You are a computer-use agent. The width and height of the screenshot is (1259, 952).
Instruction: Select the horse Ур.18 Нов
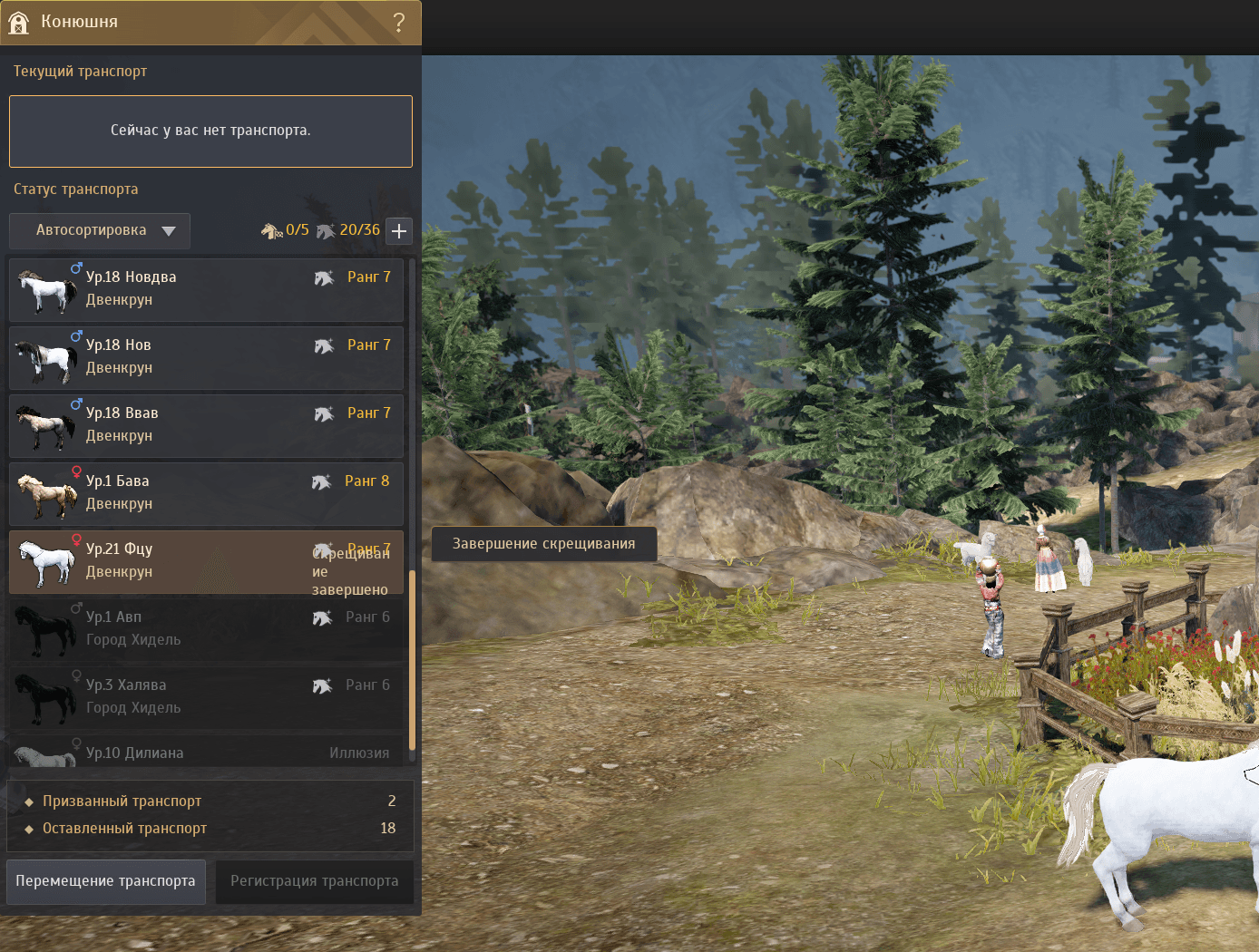click(206, 357)
